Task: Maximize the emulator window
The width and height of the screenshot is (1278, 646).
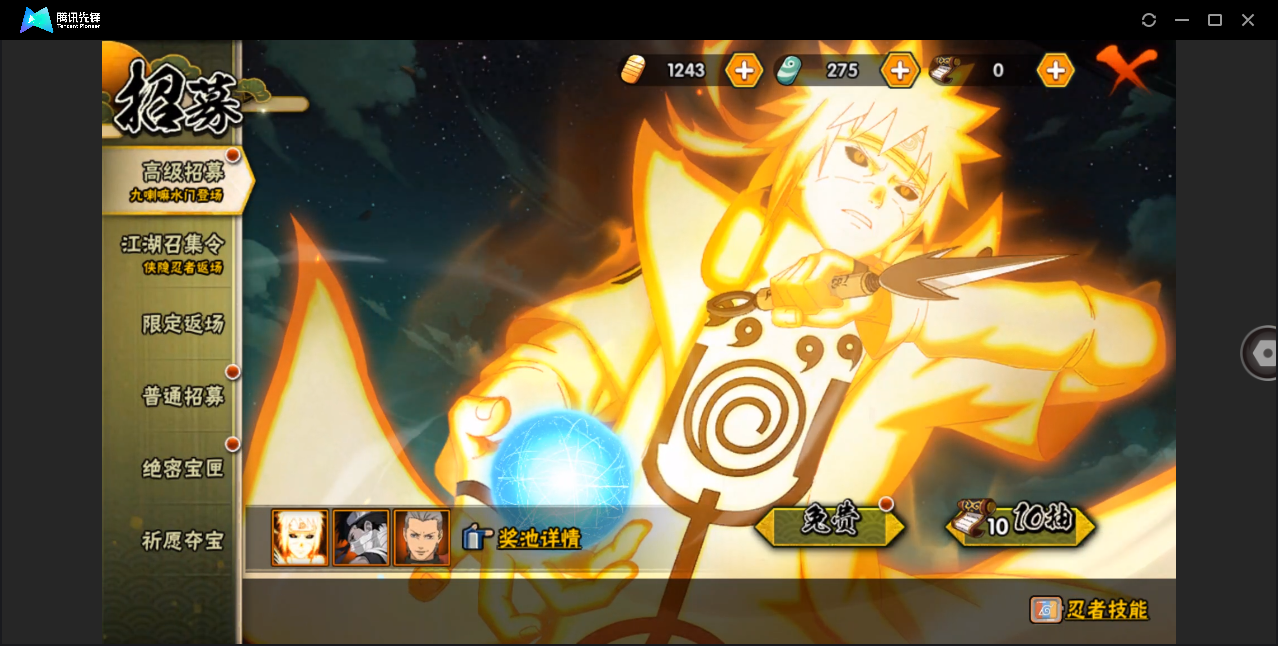Action: tap(1215, 20)
